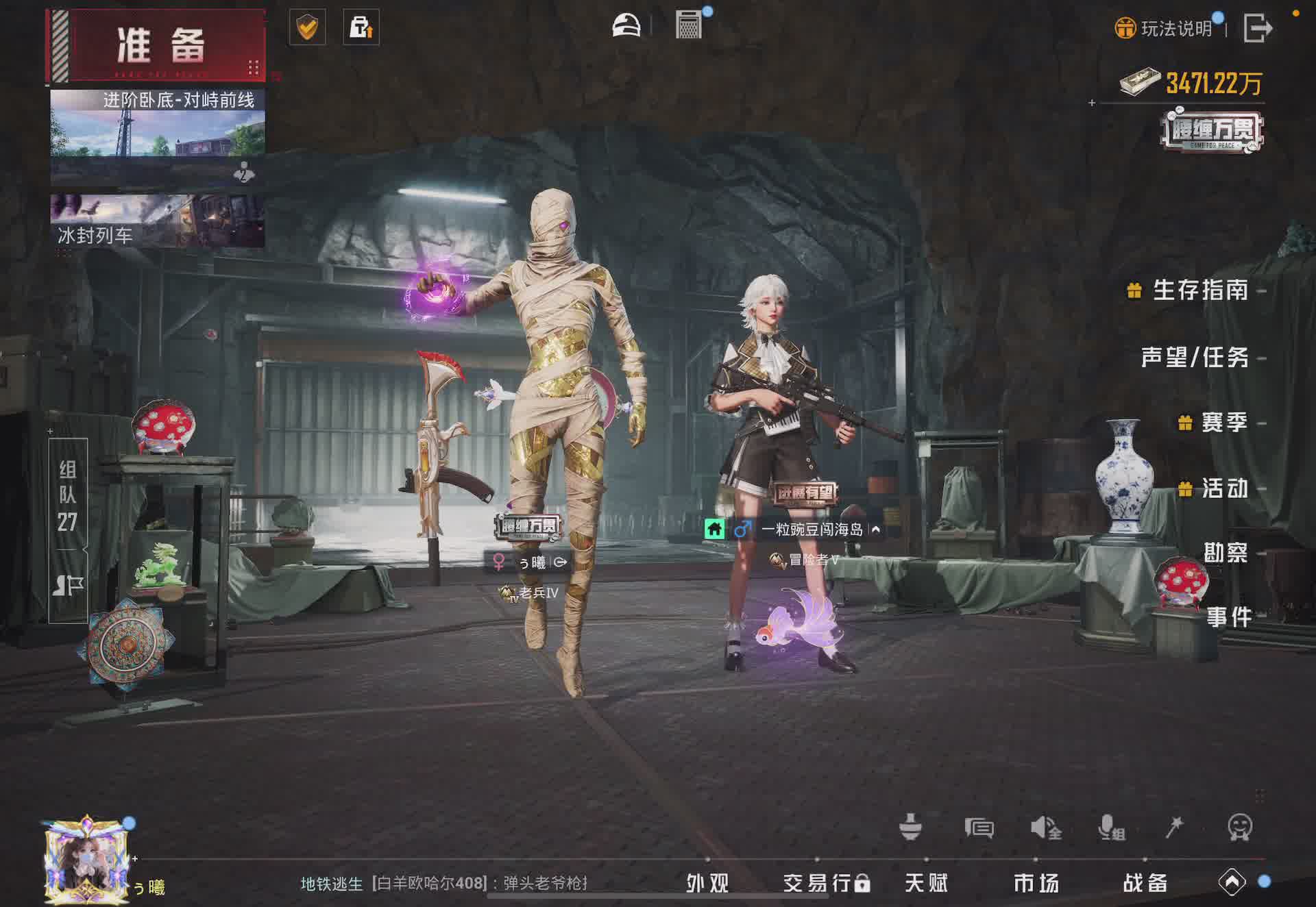Open the 组队 team-up panel
This screenshot has height=907, width=1316.
tap(68, 496)
